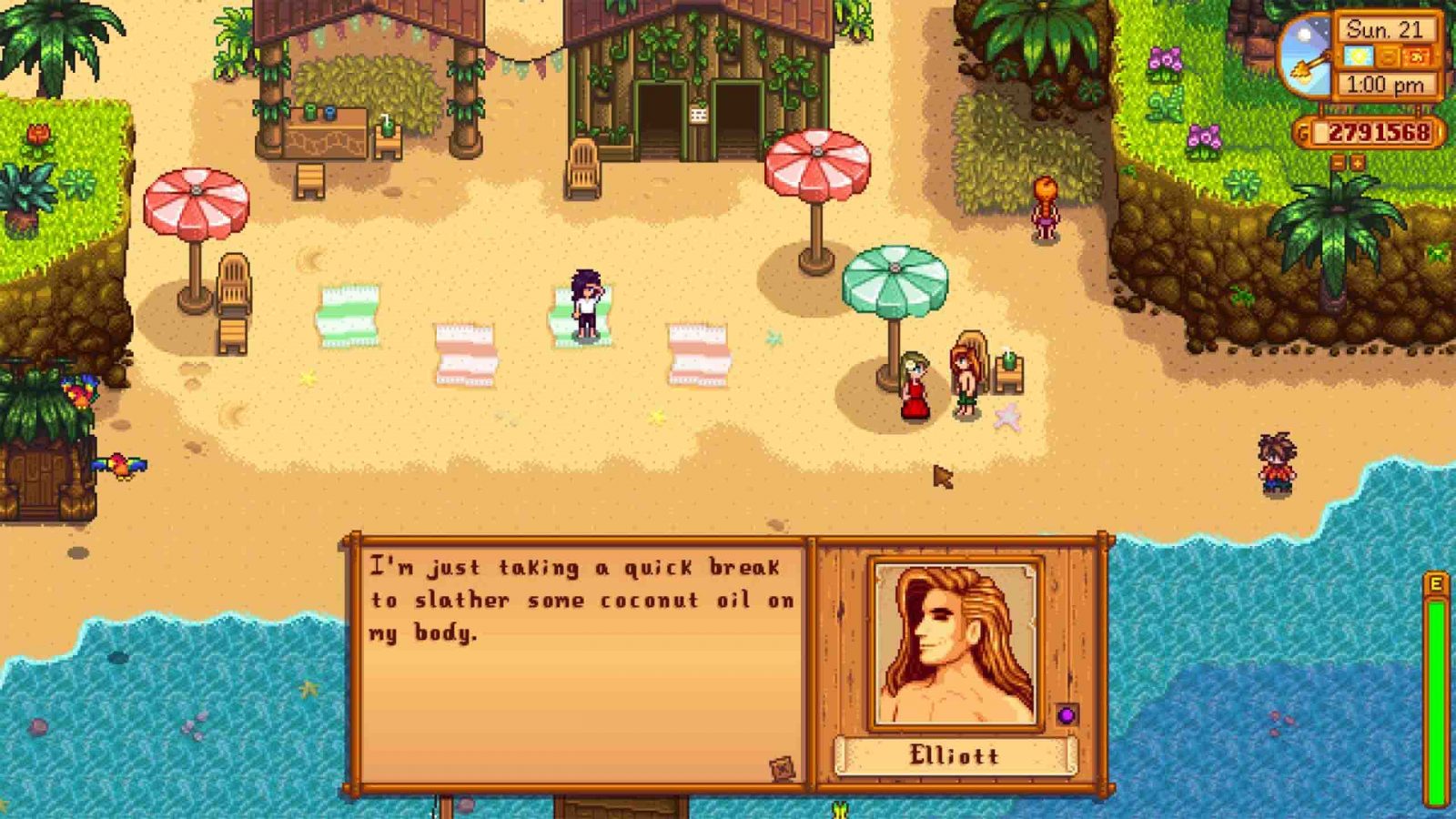Click the sun weather icon in the clock HUD

click(1358, 56)
